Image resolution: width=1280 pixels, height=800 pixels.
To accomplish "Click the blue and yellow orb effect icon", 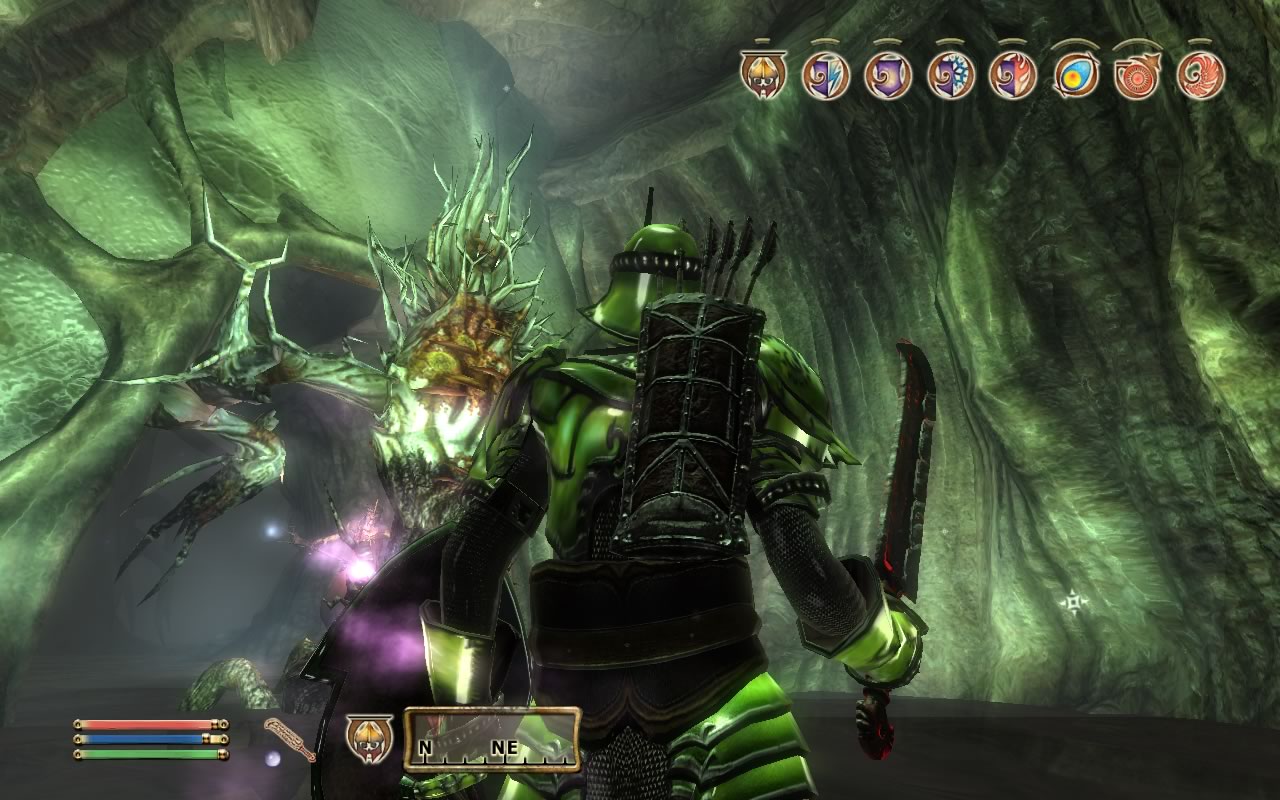I will (1075, 76).
